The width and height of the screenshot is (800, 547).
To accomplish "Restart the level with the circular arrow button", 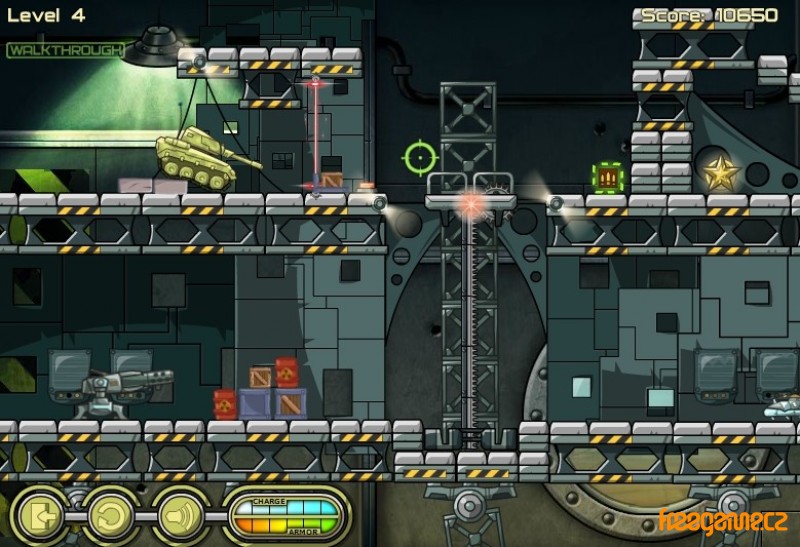I will [x=110, y=516].
